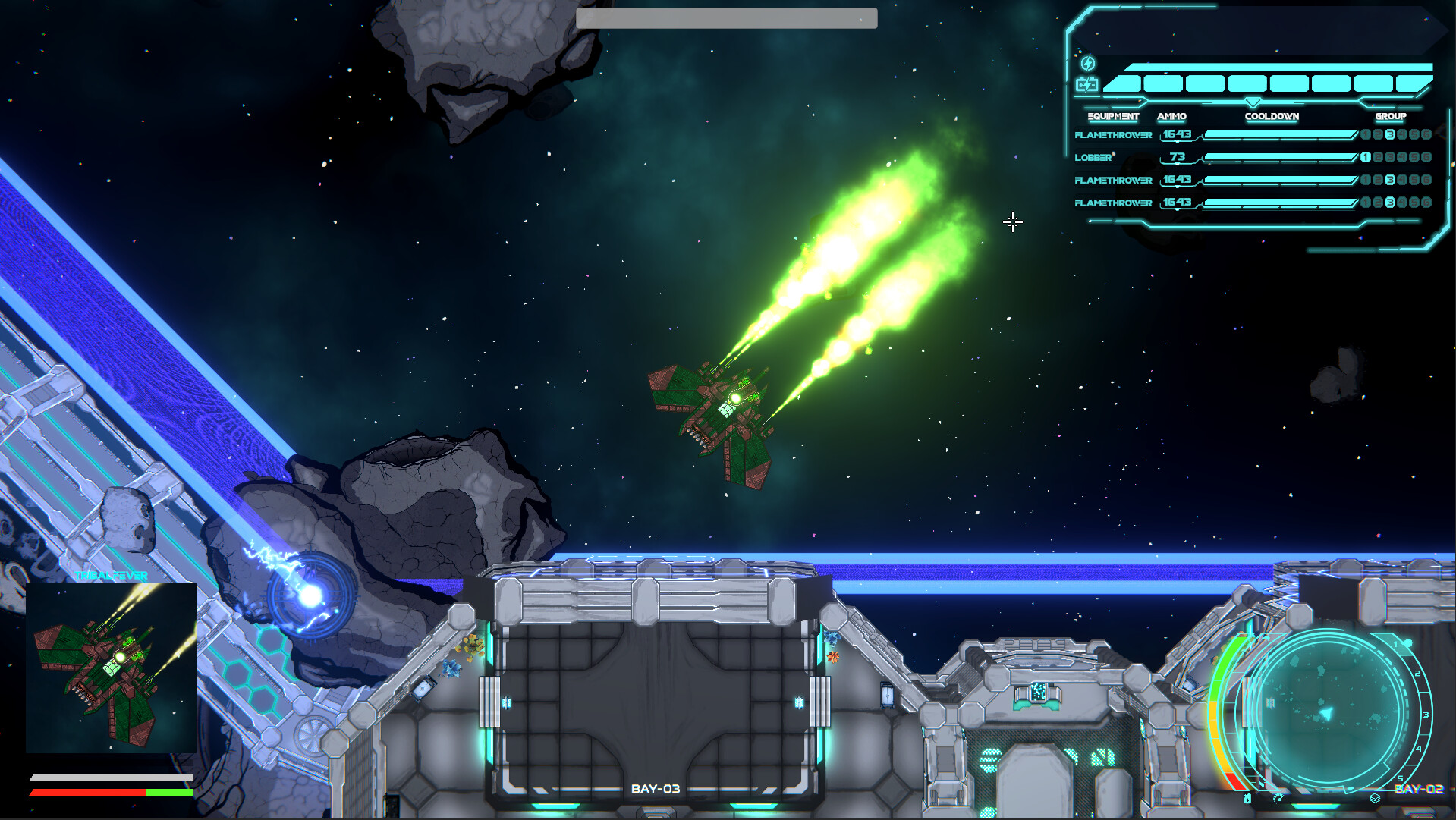Select the speedometer gauge icon below the radar
The image size is (1456, 820).
click(1278, 798)
